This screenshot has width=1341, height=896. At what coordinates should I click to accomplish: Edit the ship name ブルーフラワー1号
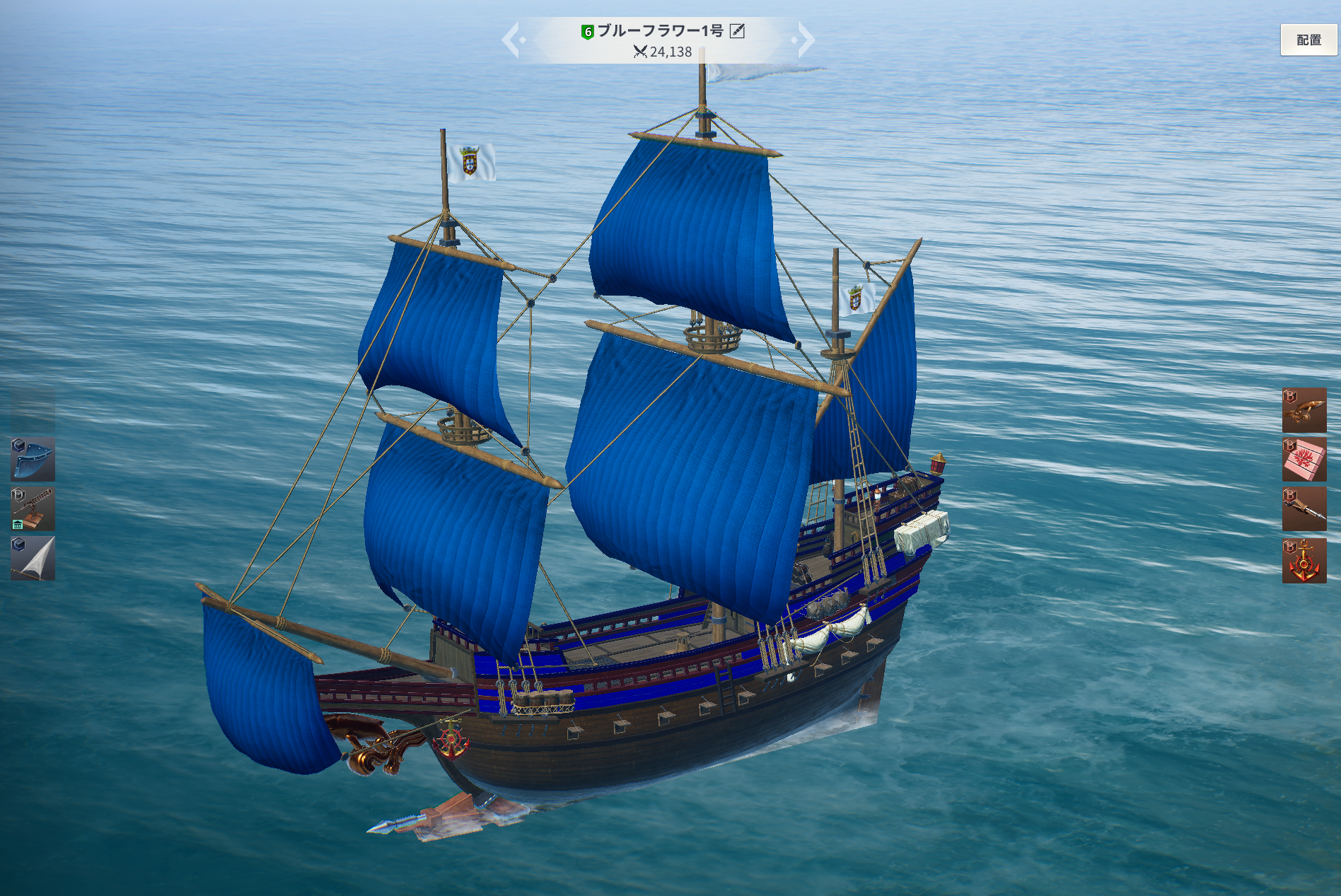tap(737, 31)
